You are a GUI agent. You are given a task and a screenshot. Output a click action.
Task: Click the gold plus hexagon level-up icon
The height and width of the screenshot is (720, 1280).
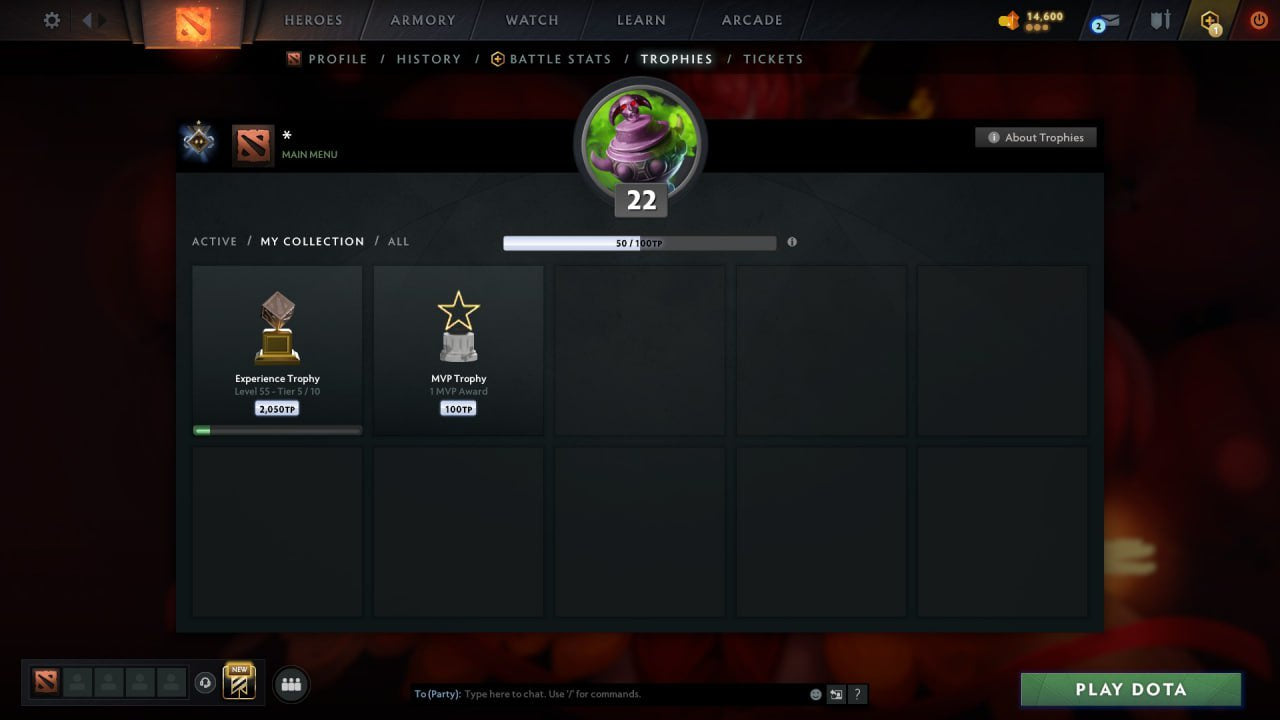(1209, 19)
